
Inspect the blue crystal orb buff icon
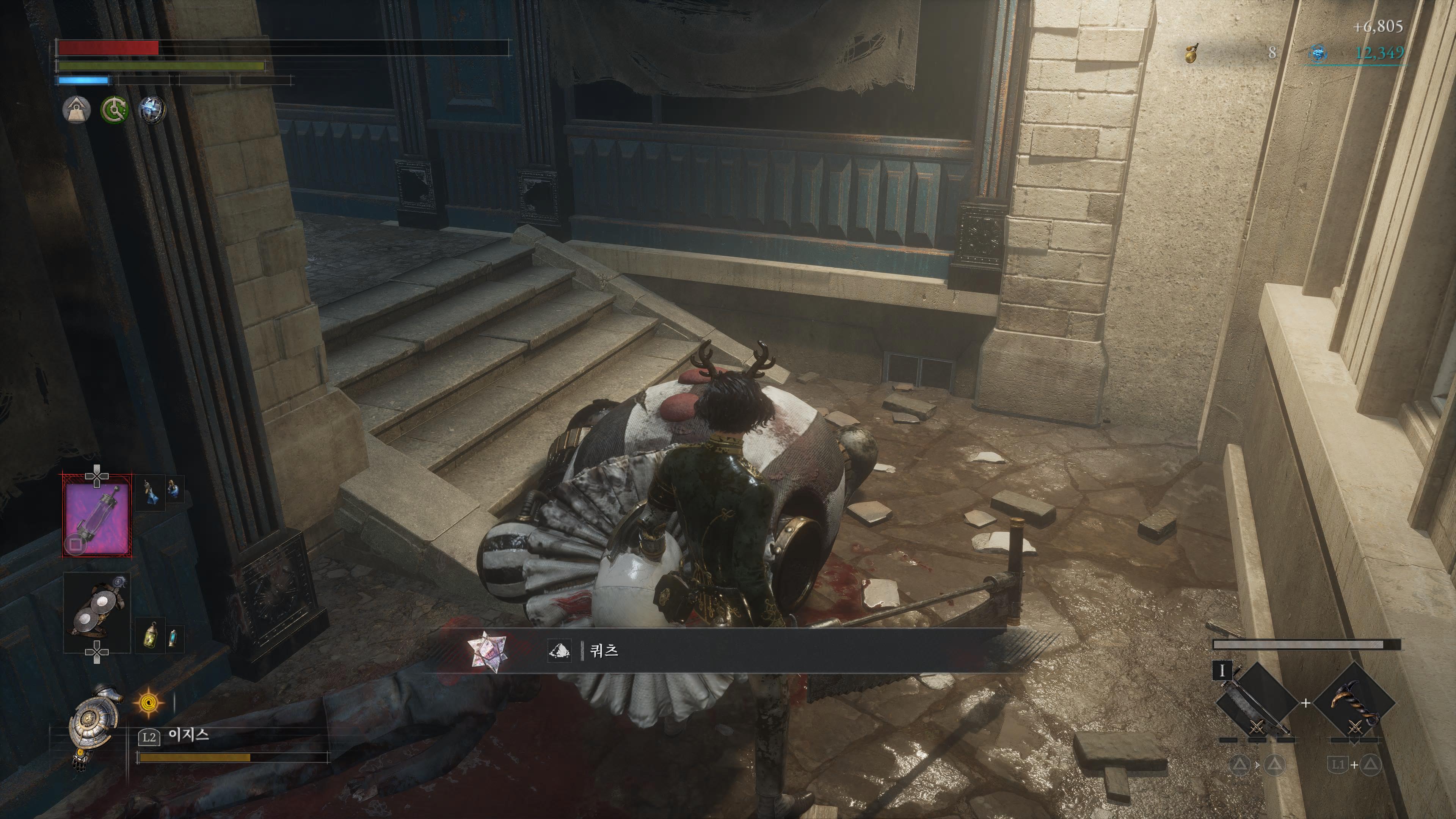(x=152, y=110)
